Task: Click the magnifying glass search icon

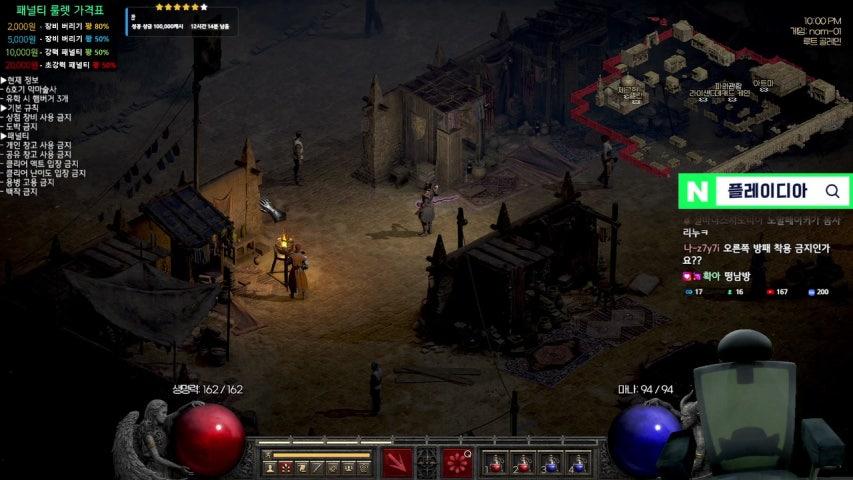Action: pos(832,191)
